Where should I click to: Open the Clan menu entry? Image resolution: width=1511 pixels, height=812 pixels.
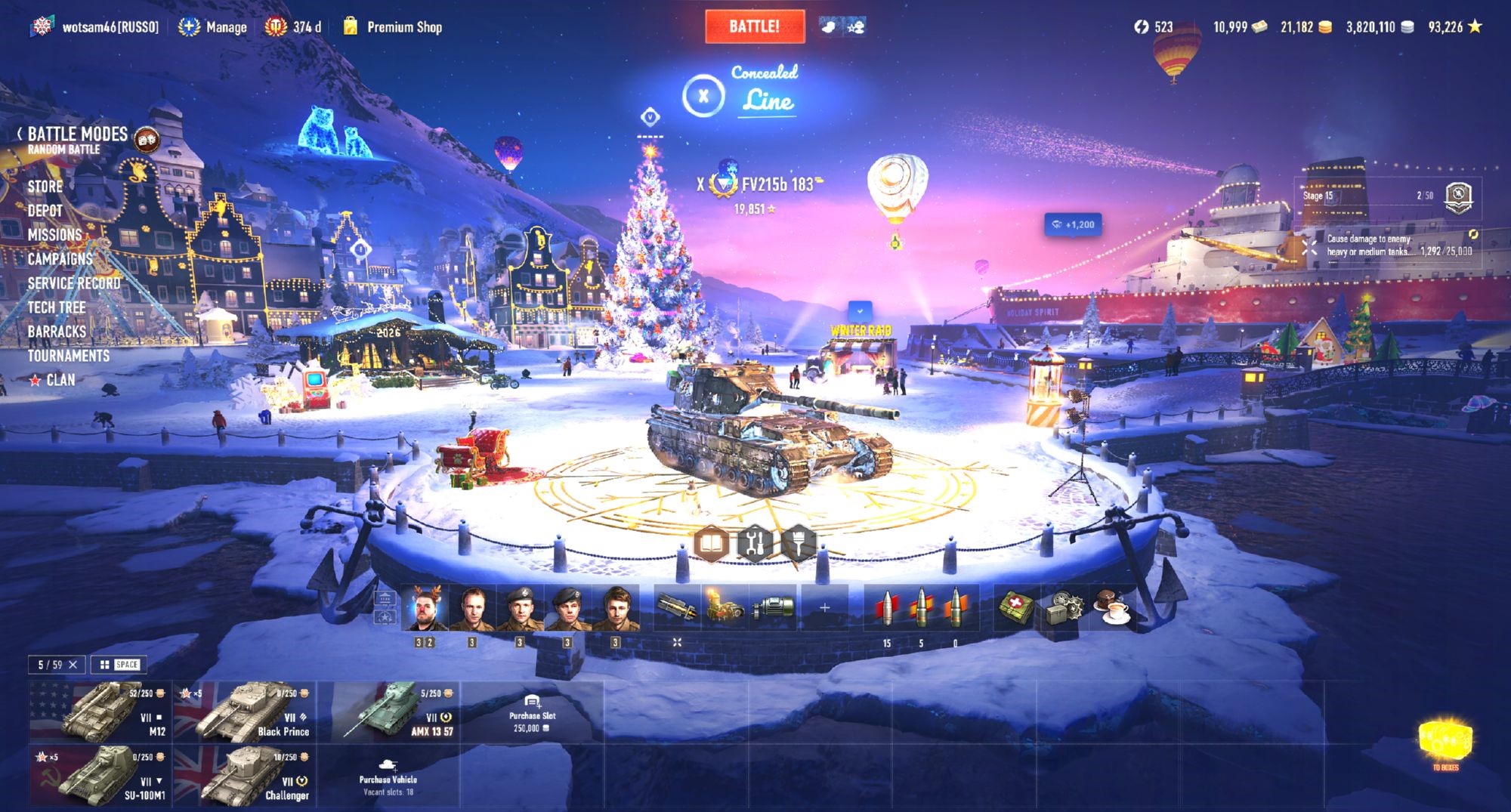point(60,380)
